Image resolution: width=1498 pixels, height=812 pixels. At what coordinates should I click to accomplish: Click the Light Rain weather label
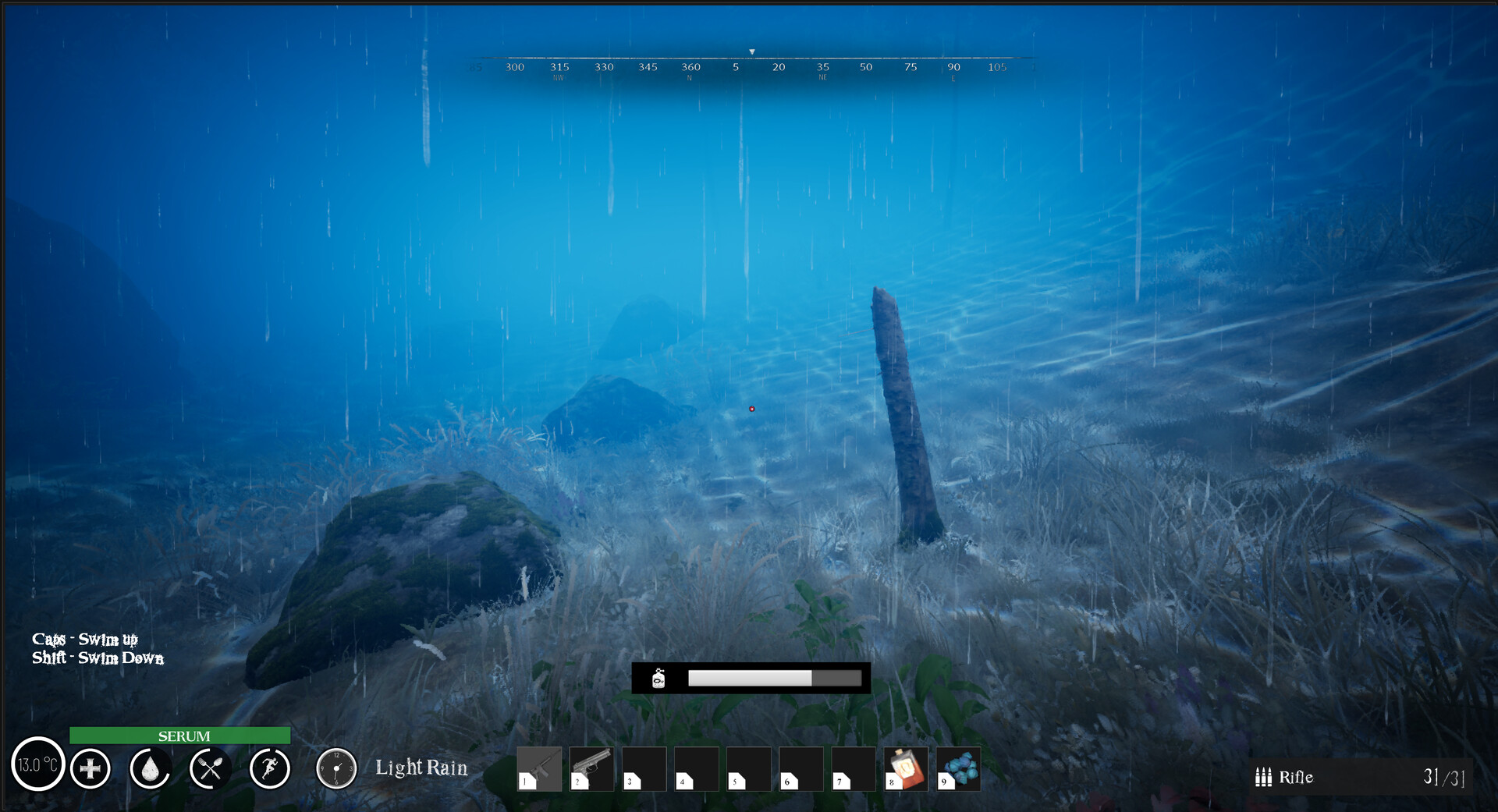420,768
